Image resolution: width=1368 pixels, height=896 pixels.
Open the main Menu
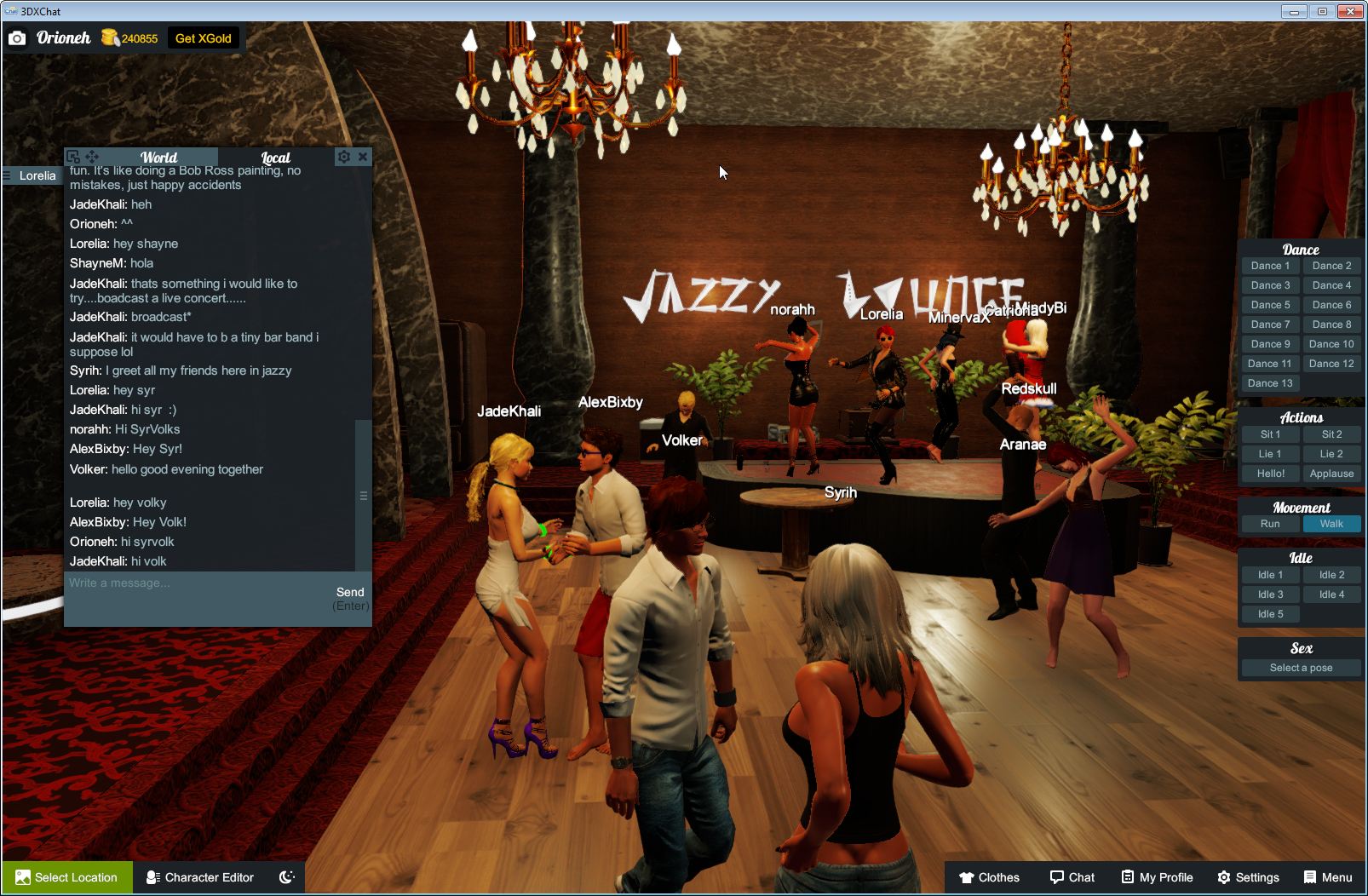click(1328, 877)
